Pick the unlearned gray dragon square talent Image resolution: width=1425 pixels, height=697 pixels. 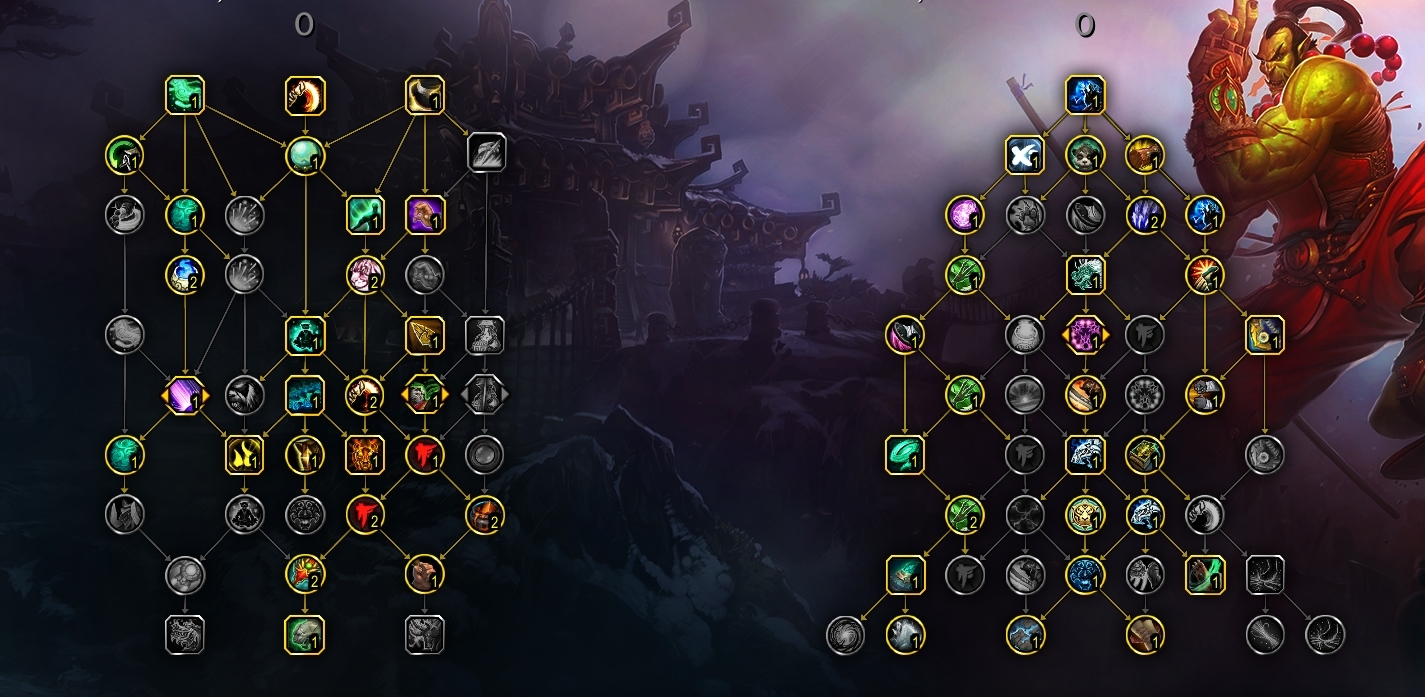[185, 635]
